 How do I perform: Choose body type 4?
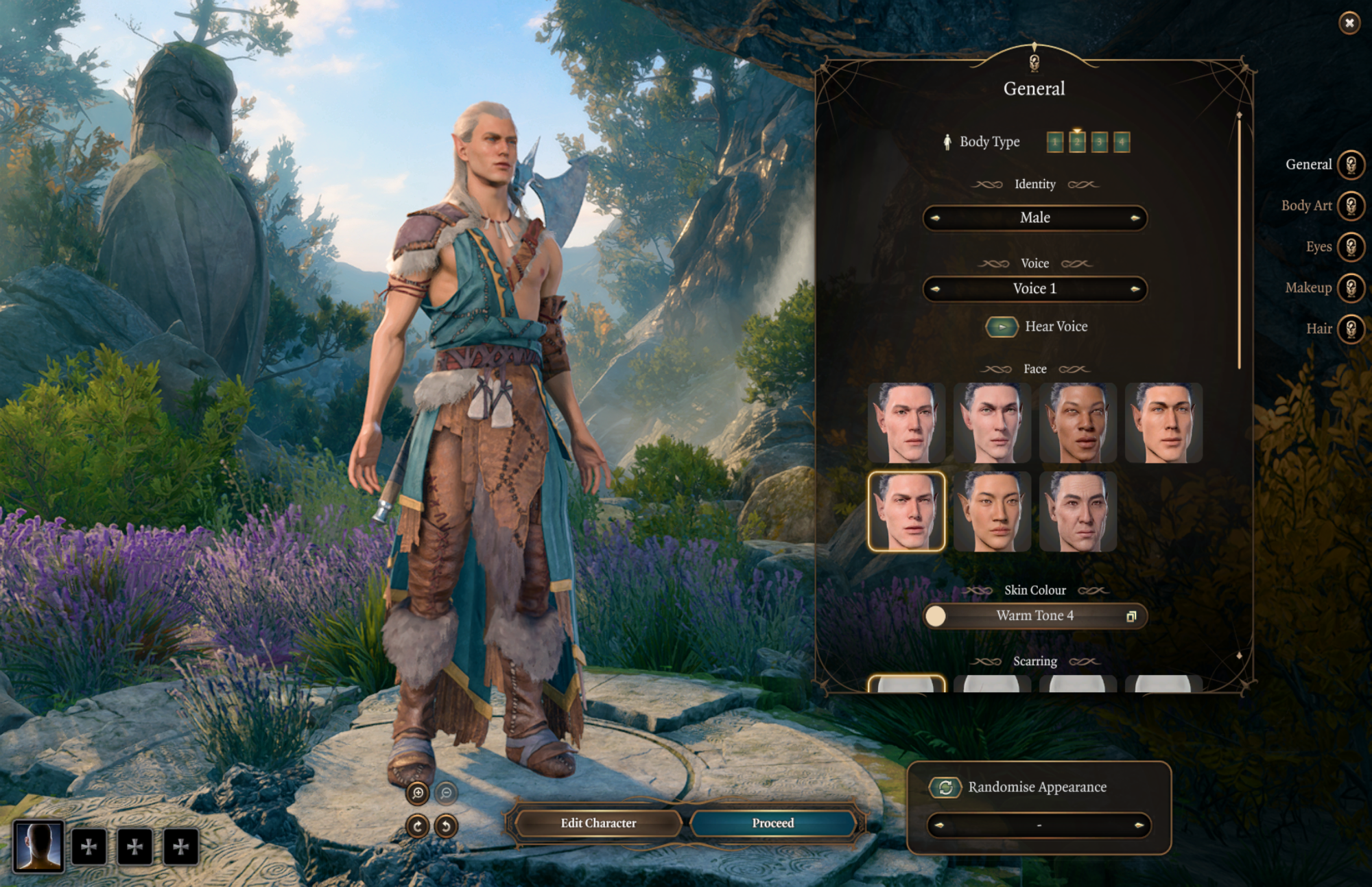[1121, 142]
